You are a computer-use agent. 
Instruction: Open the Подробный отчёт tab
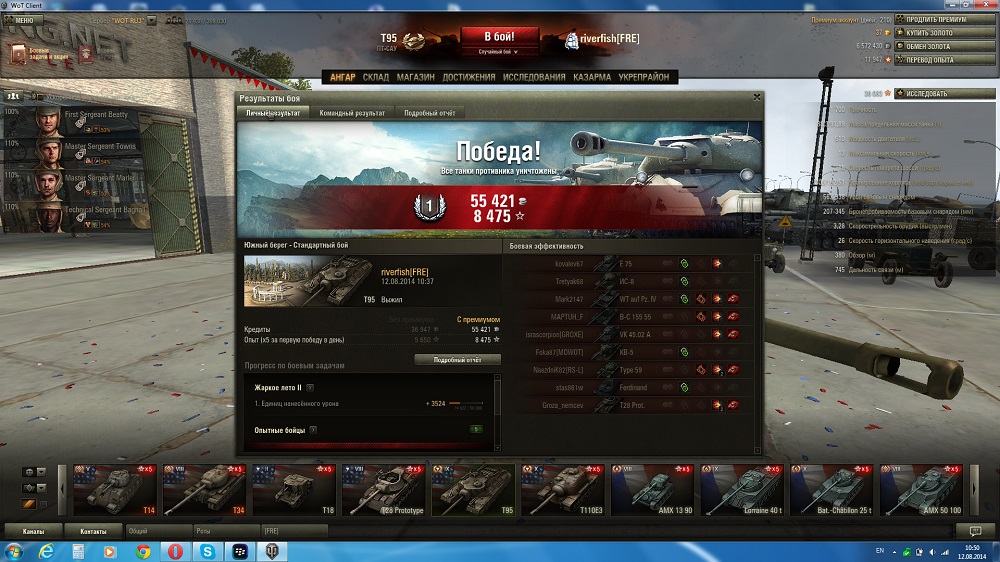point(429,113)
